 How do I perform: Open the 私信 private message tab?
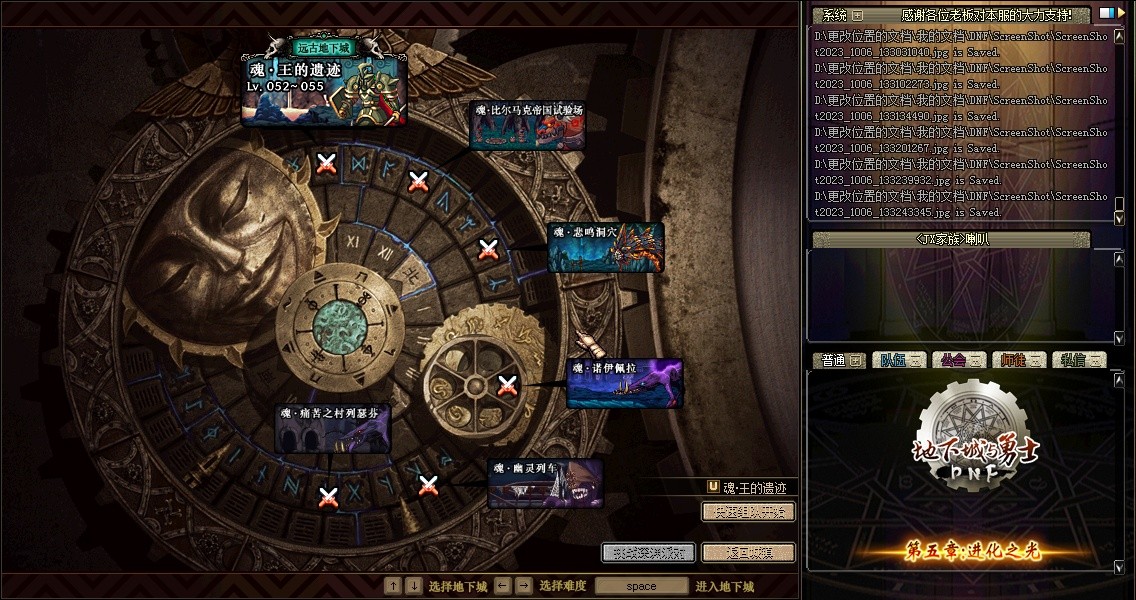point(1078,360)
